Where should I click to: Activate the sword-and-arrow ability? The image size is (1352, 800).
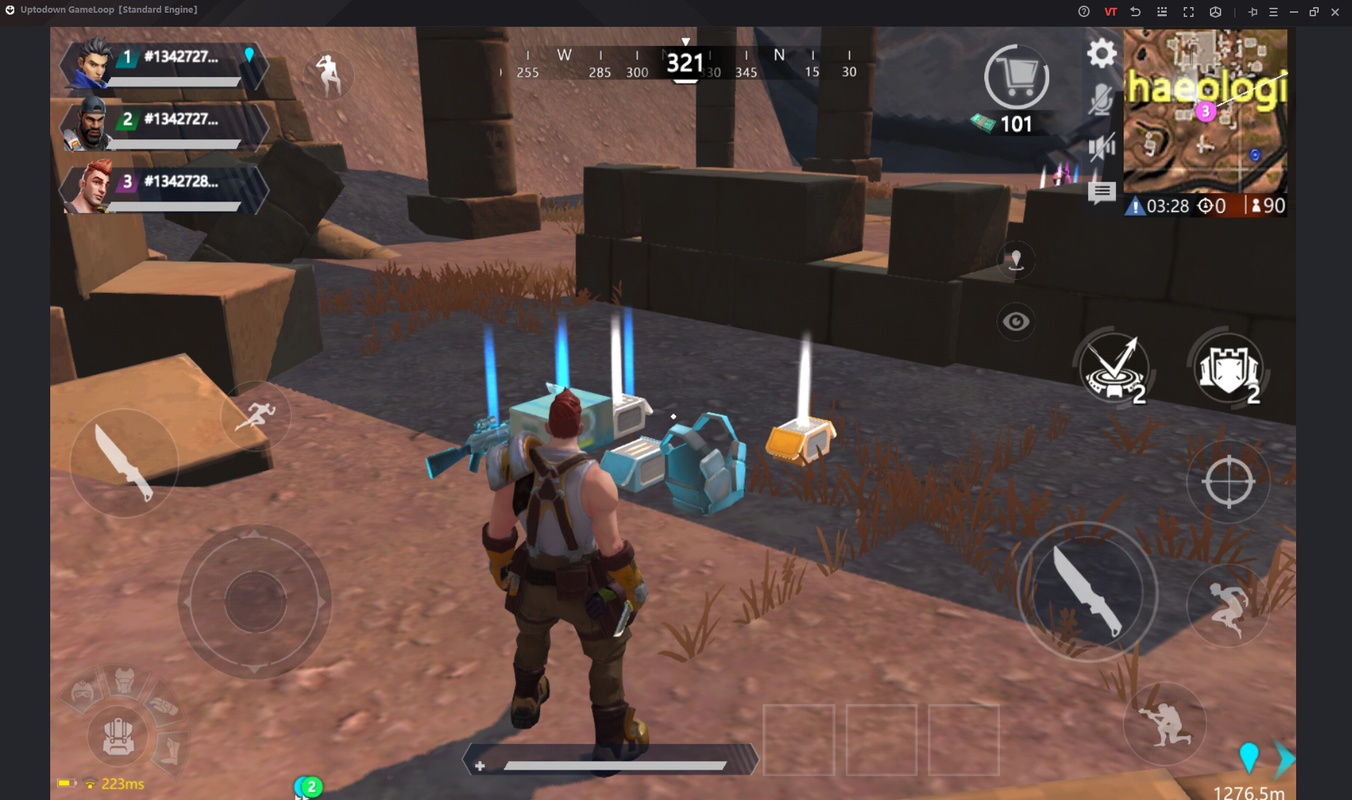click(1114, 368)
